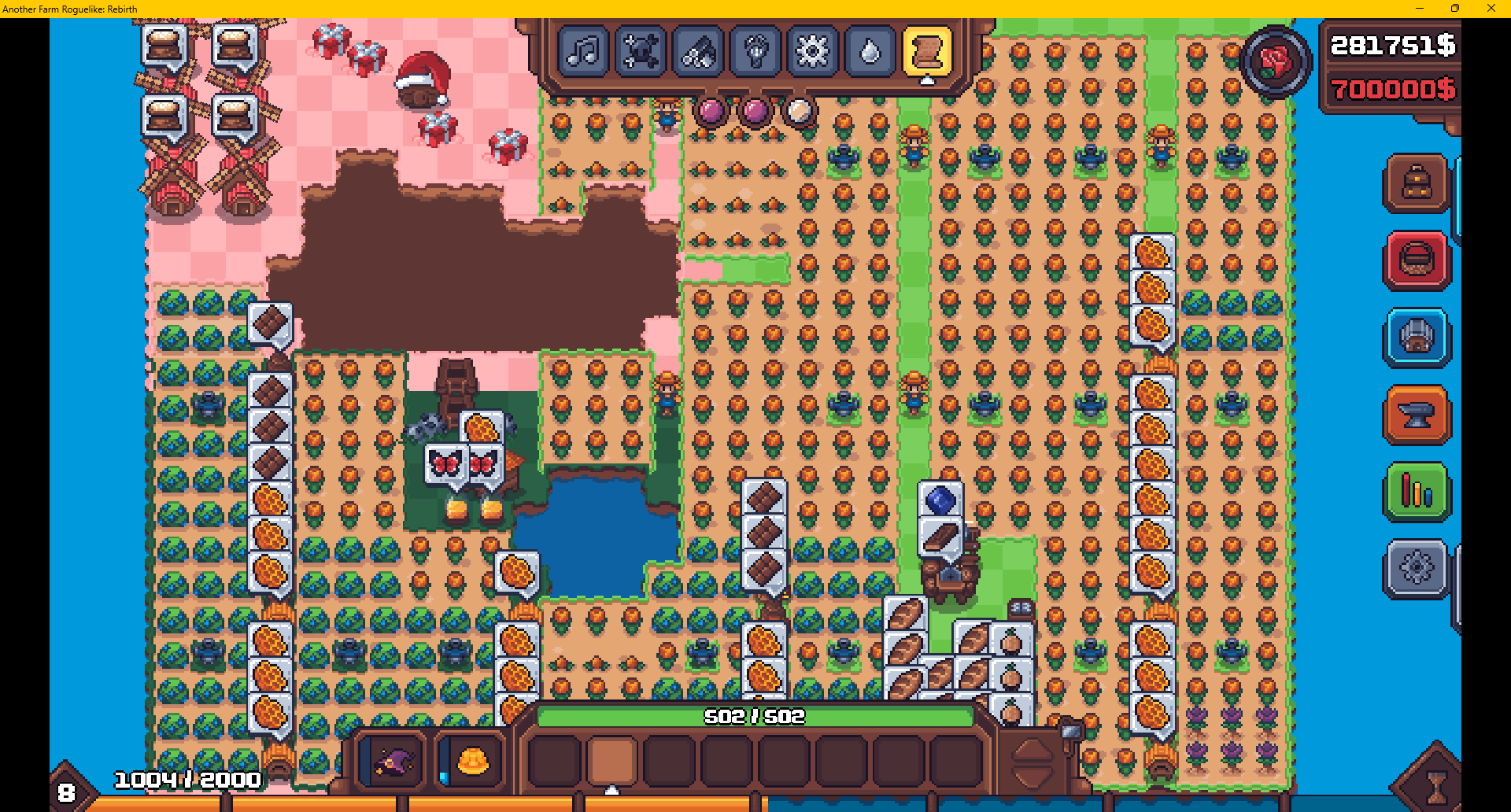Select the gear cog icon in top bar
Screen dimensions: 1511x812
coord(813,52)
